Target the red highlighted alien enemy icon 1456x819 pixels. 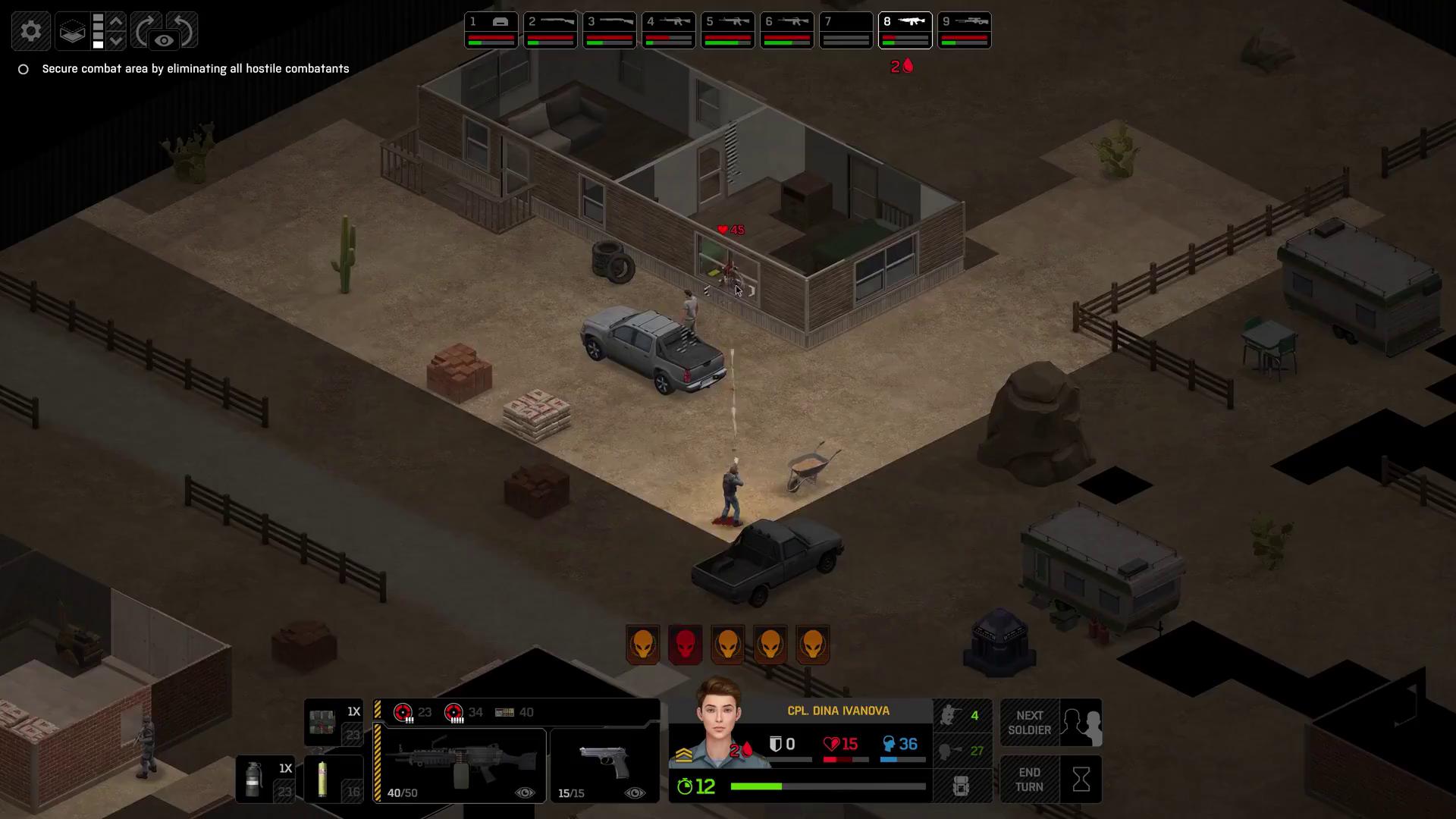click(x=685, y=645)
